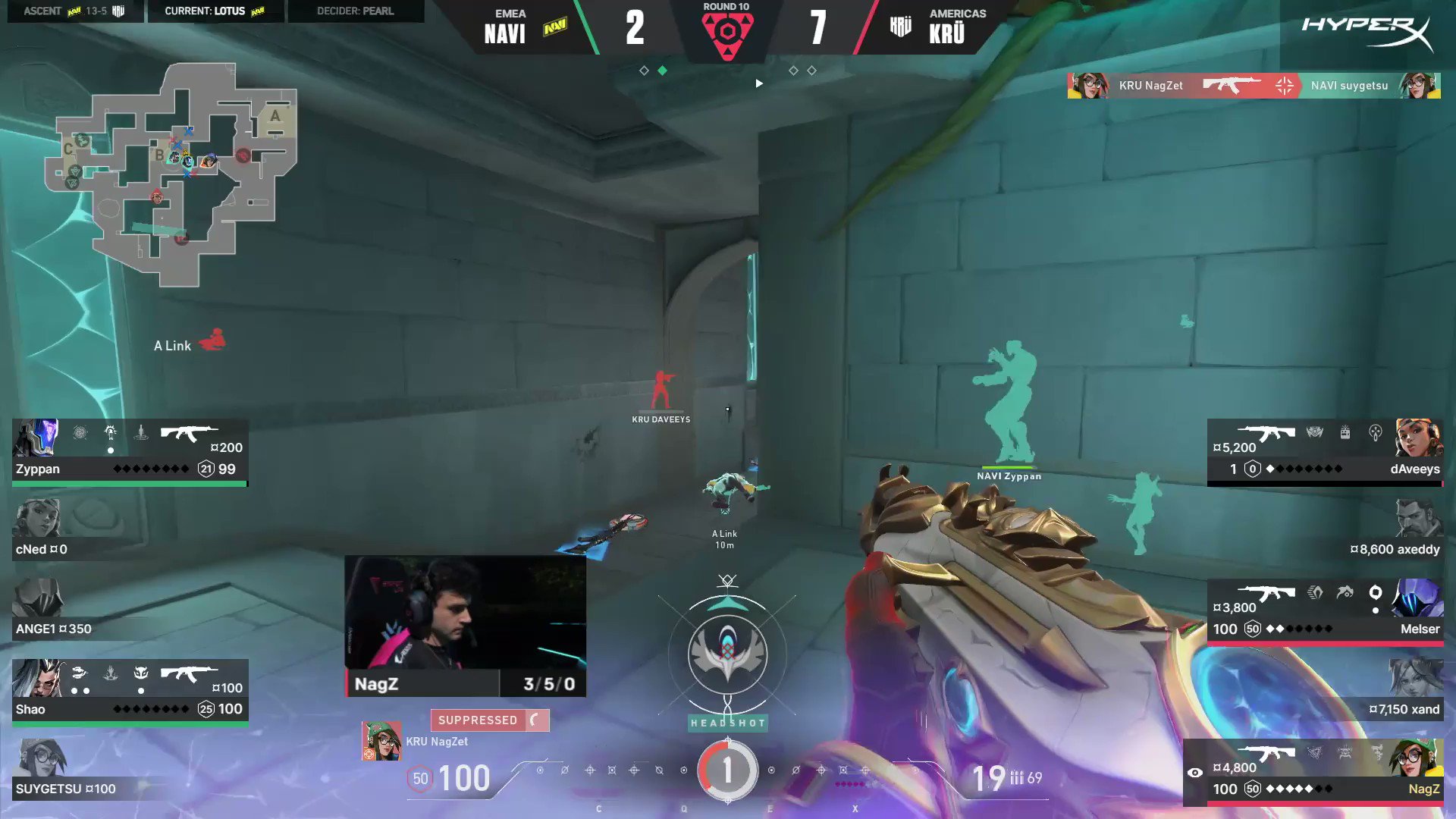
Task: Switch to the CURRENT: LOTUS tab
Action: (x=215, y=11)
